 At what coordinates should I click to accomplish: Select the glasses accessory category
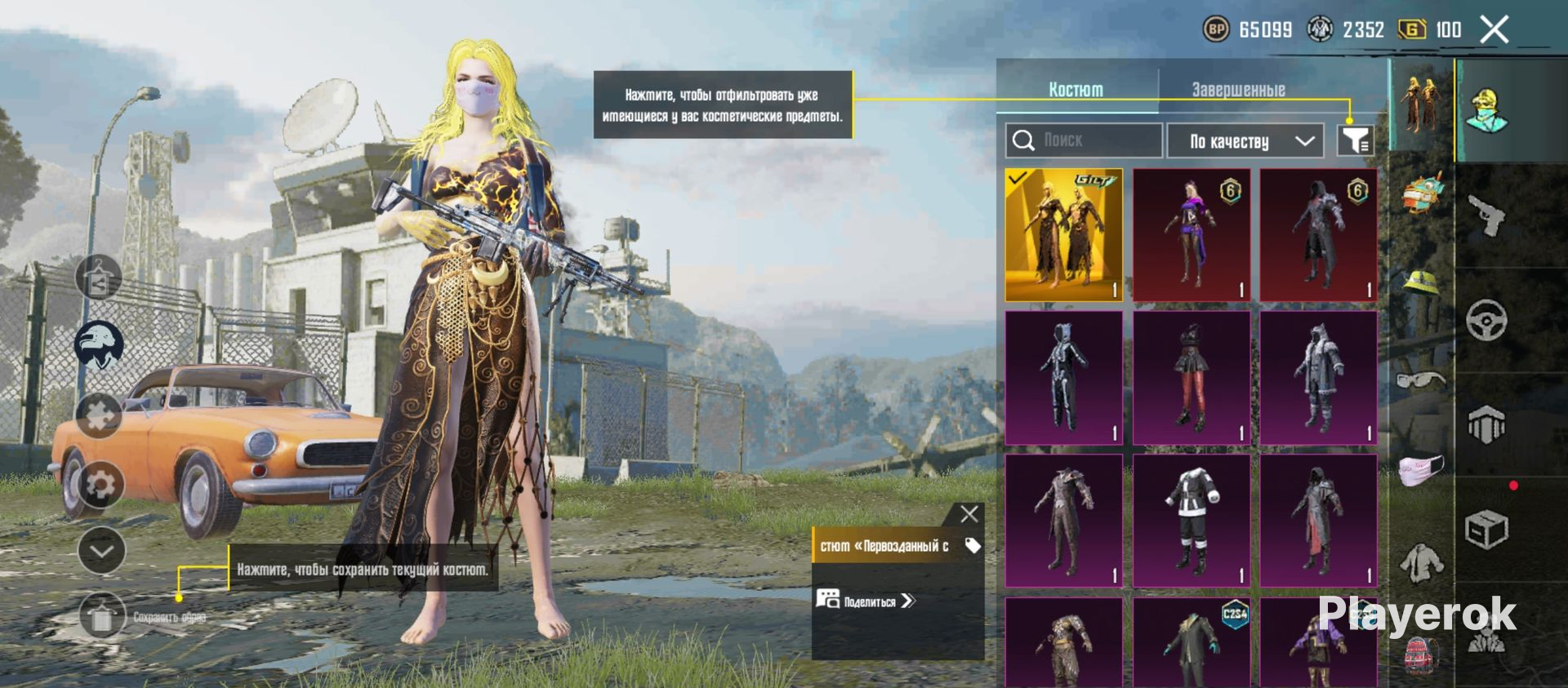tap(1422, 380)
